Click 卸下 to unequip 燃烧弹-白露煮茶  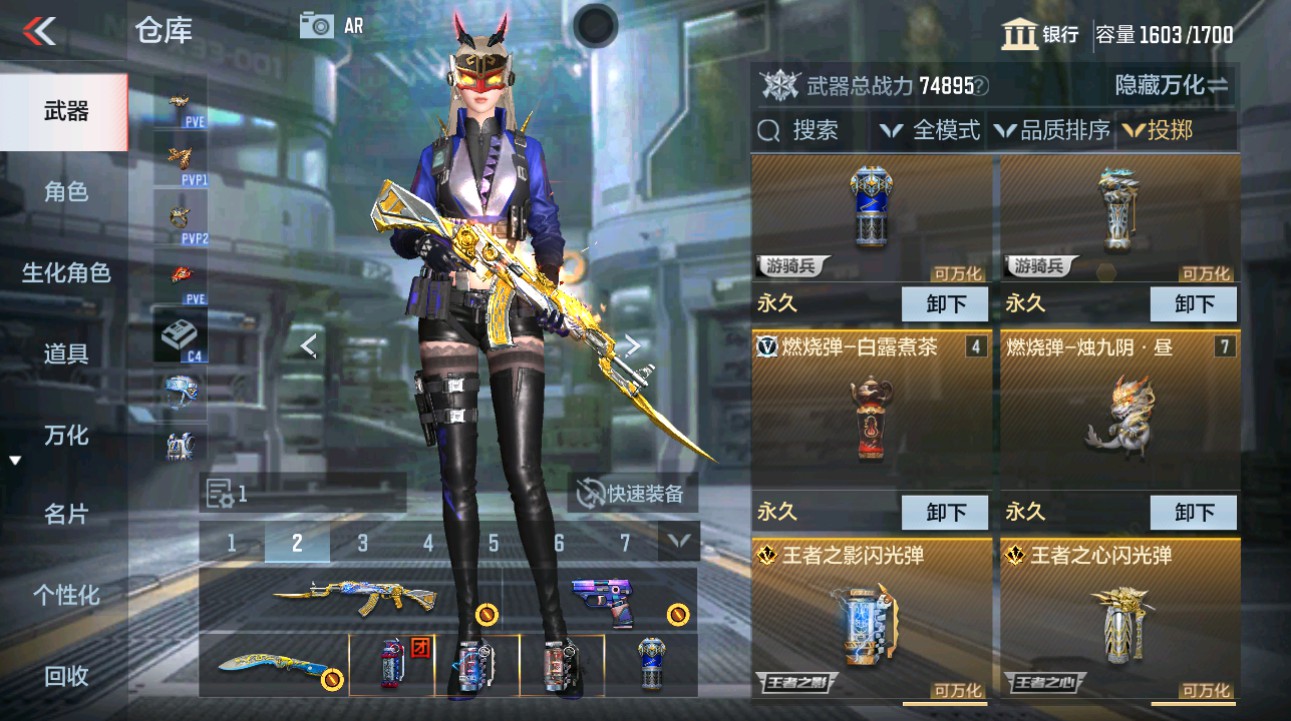tap(943, 512)
